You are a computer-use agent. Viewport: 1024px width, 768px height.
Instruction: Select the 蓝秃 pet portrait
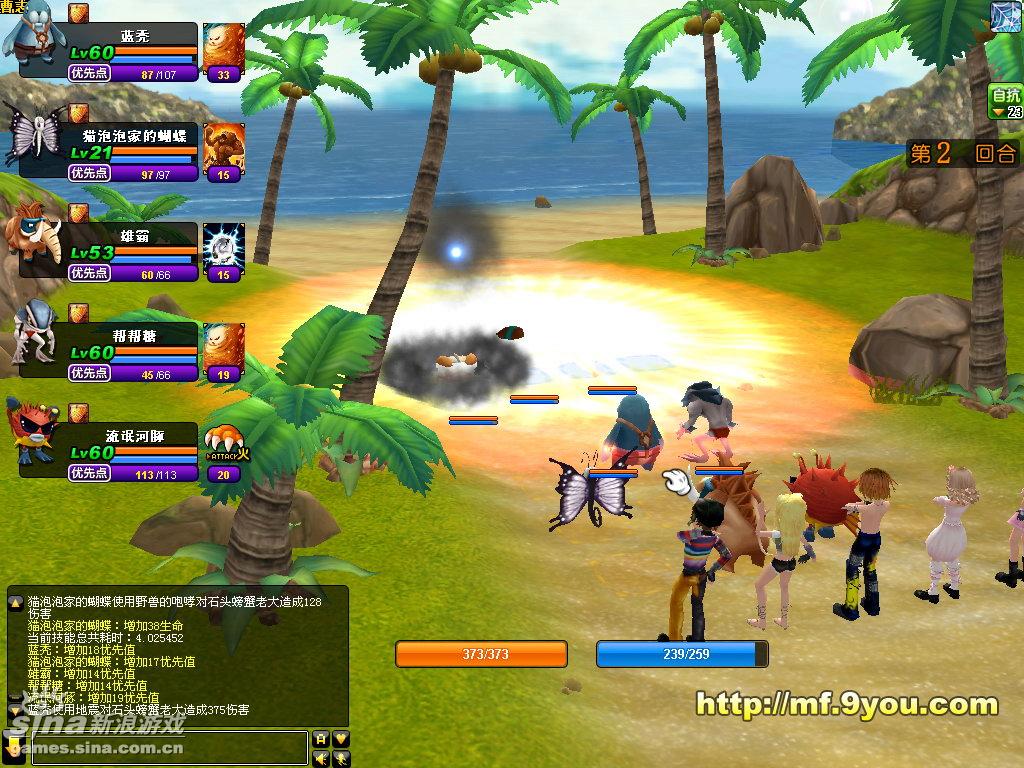32,36
